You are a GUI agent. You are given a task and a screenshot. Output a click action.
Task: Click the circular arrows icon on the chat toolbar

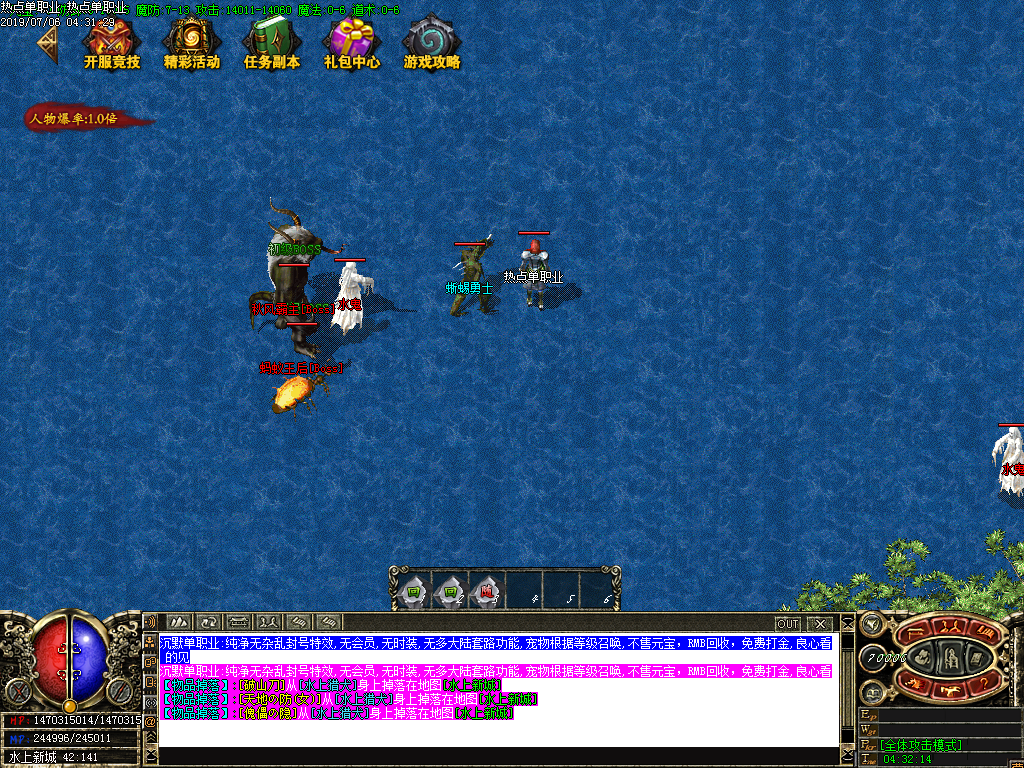pyautogui.click(x=208, y=623)
